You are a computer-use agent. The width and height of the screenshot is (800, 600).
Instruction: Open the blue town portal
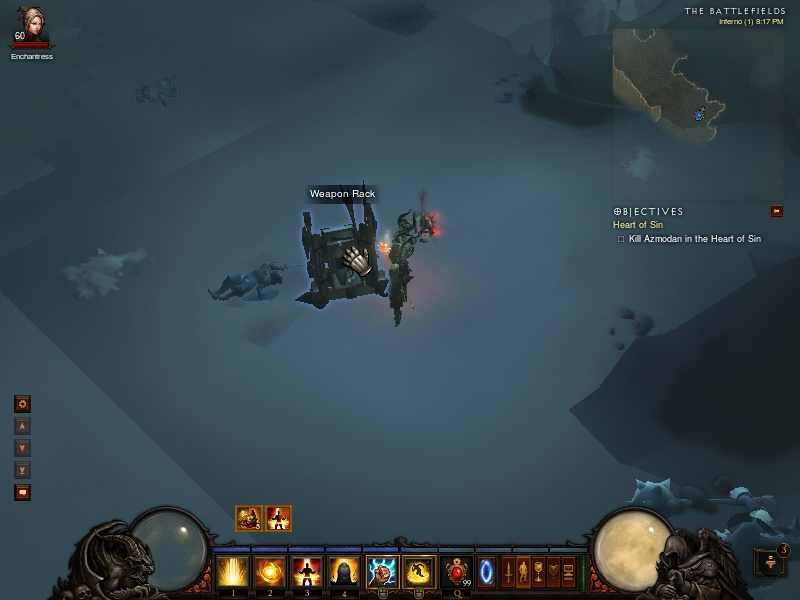pos(486,572)
